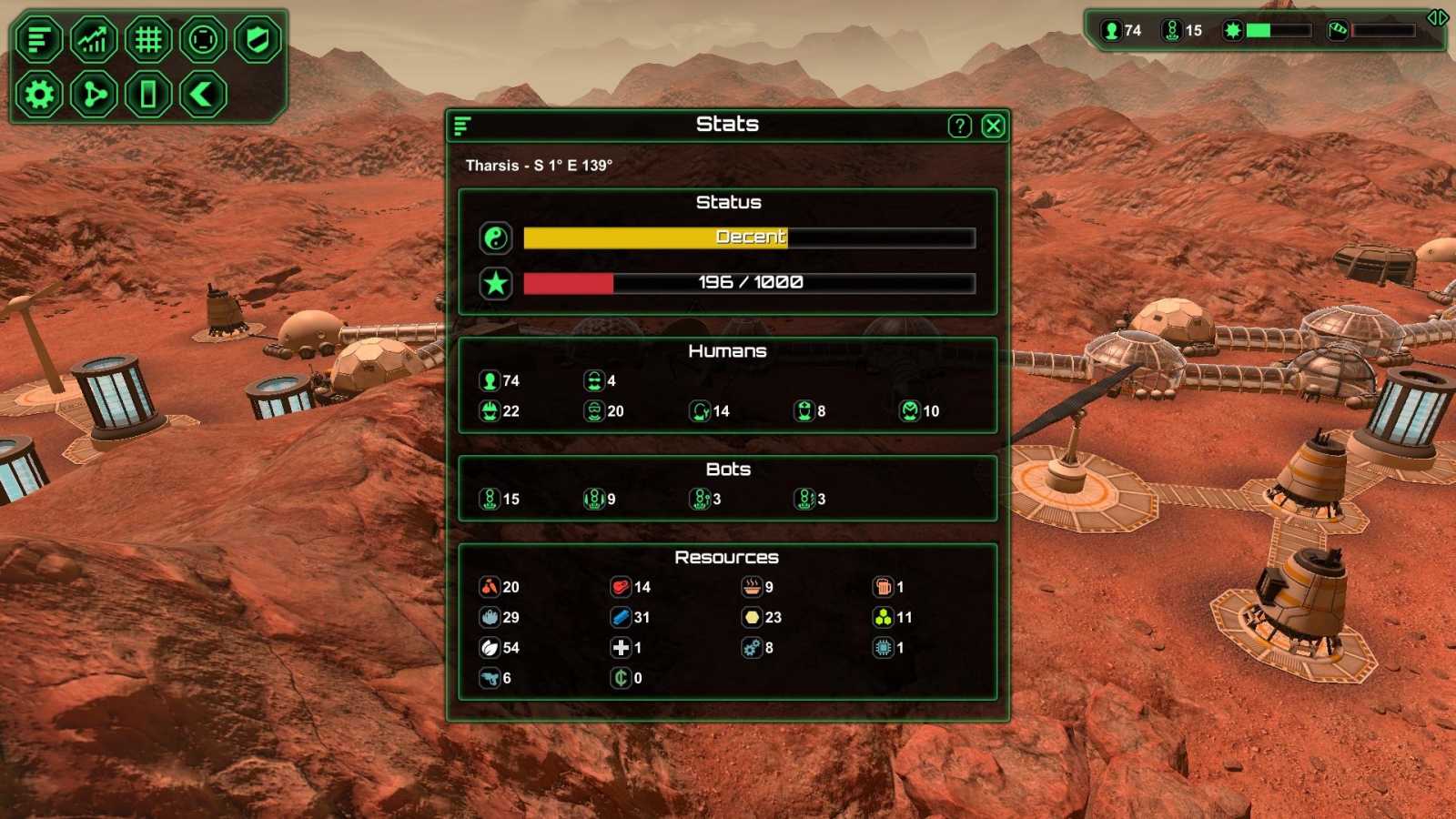Click the microchip resource icon

[882, 648]
